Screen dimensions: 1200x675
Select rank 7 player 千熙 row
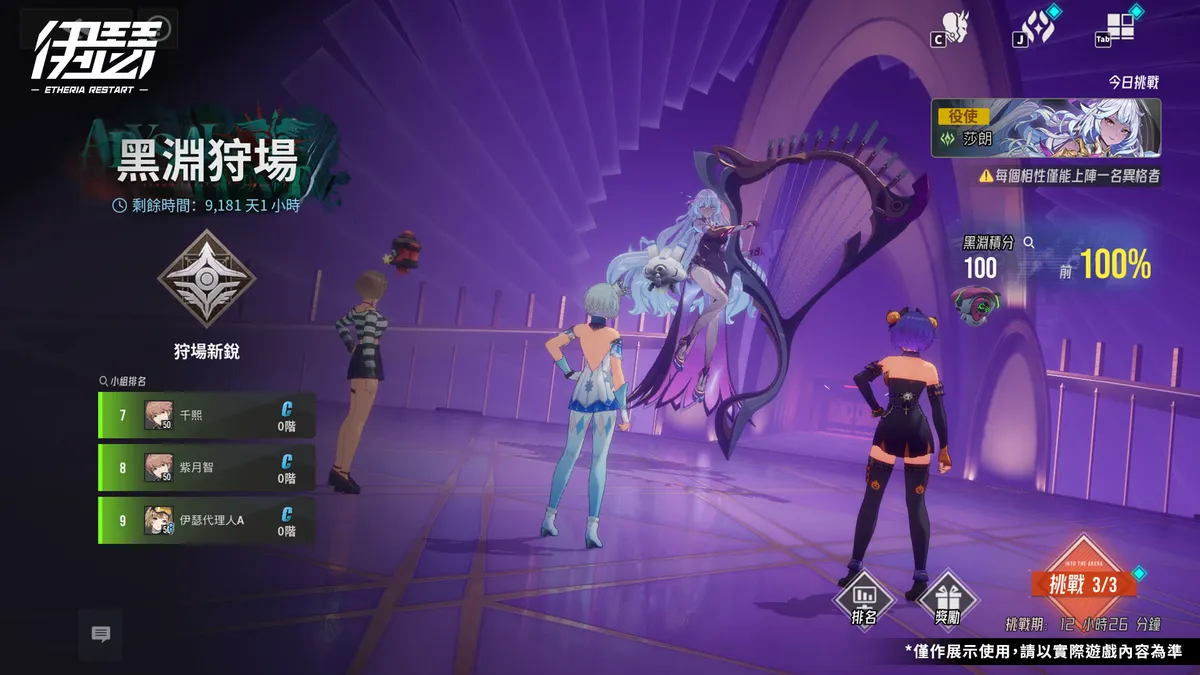(x=207, y=415)
